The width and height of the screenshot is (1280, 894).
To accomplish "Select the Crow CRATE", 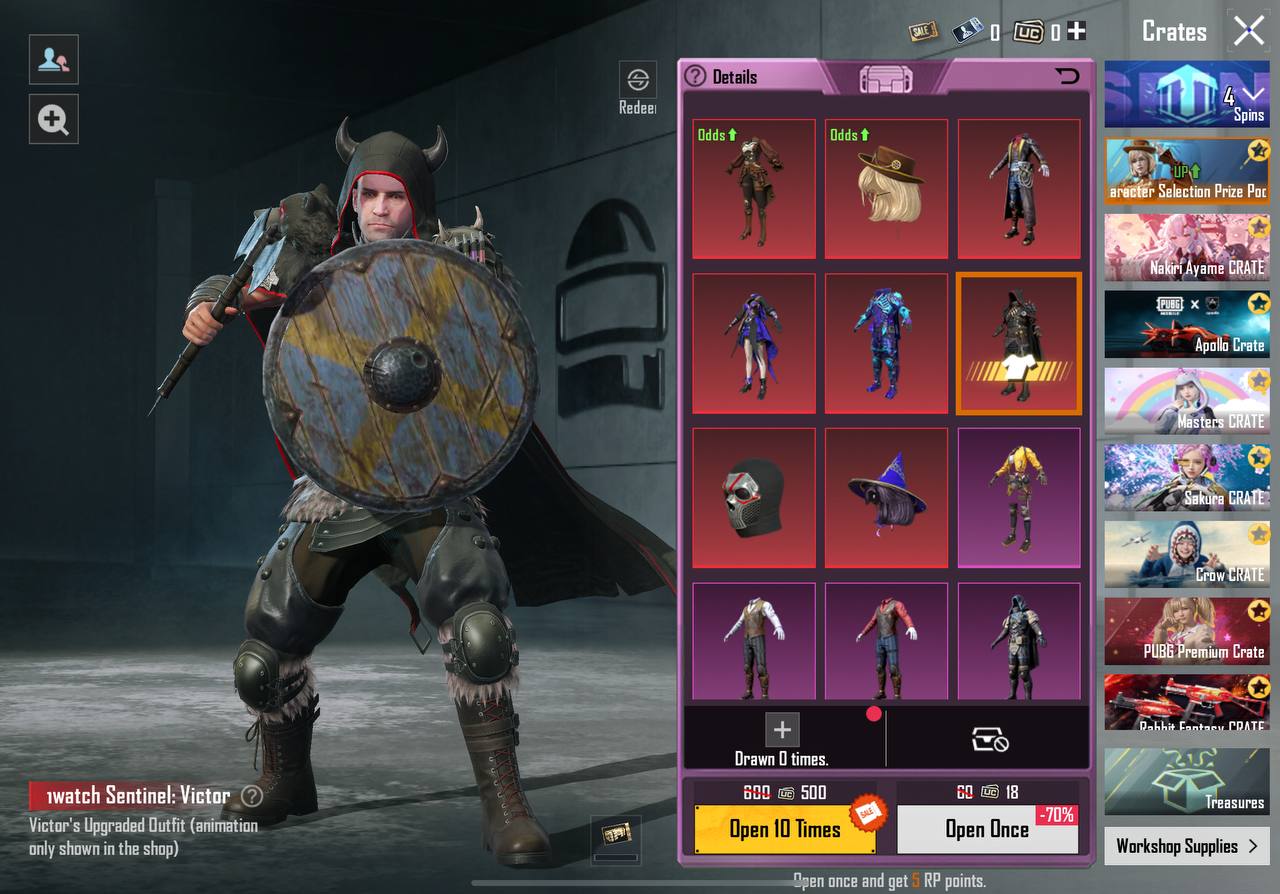I will tap(1186, 553).
